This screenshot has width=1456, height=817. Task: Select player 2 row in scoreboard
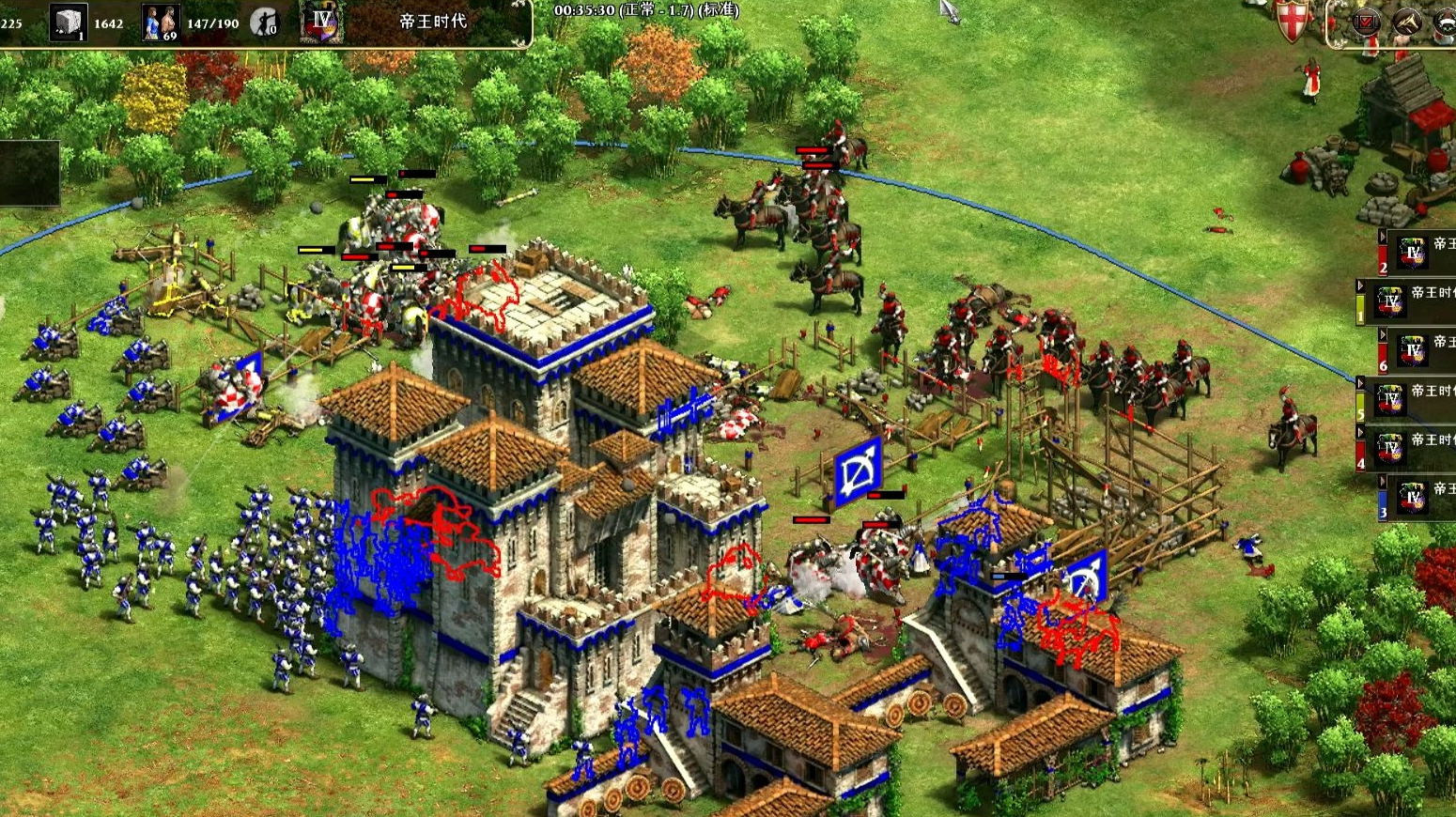(x=1418, y=252)
